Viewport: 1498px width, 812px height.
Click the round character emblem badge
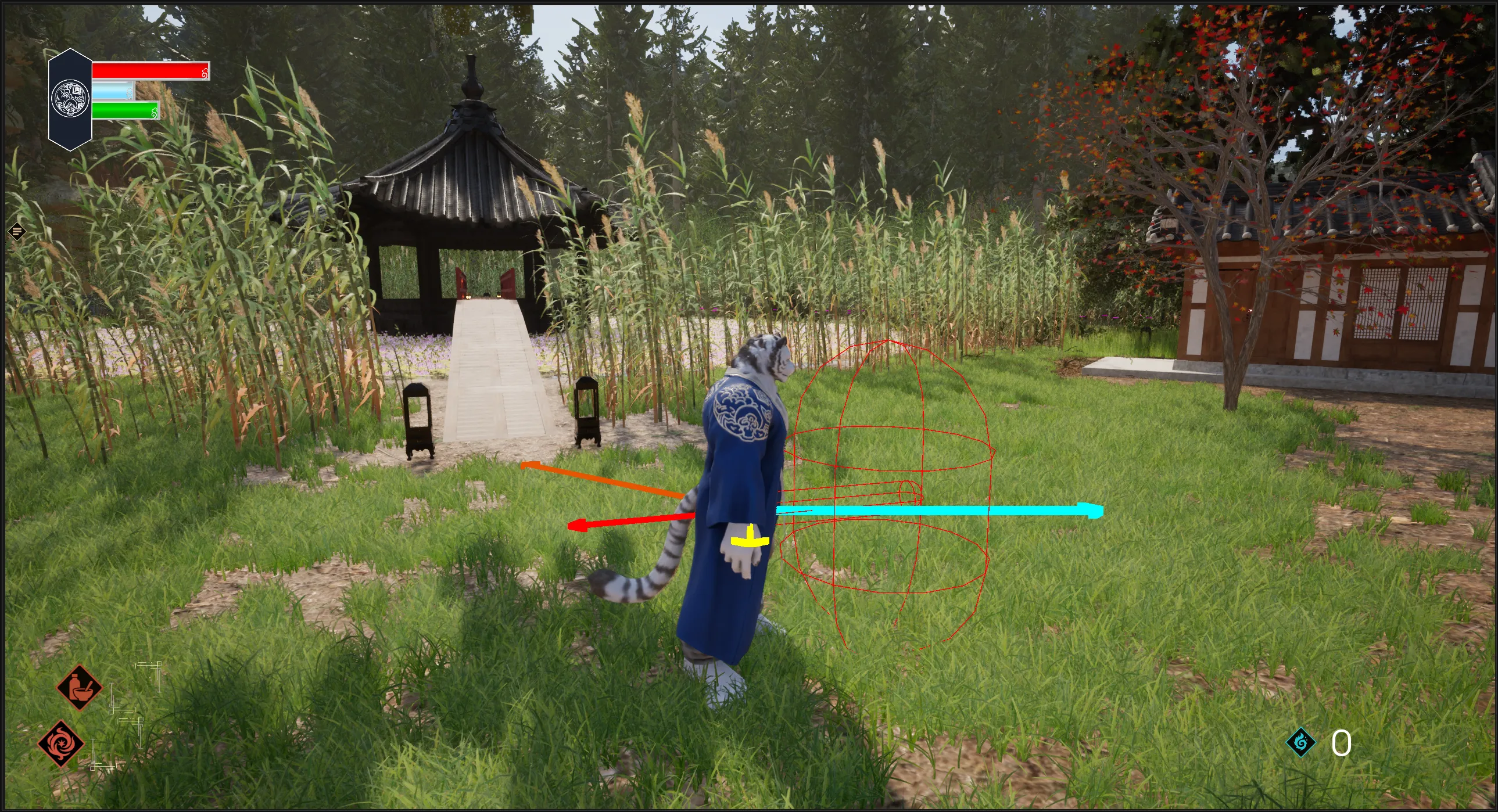[70, 99]
